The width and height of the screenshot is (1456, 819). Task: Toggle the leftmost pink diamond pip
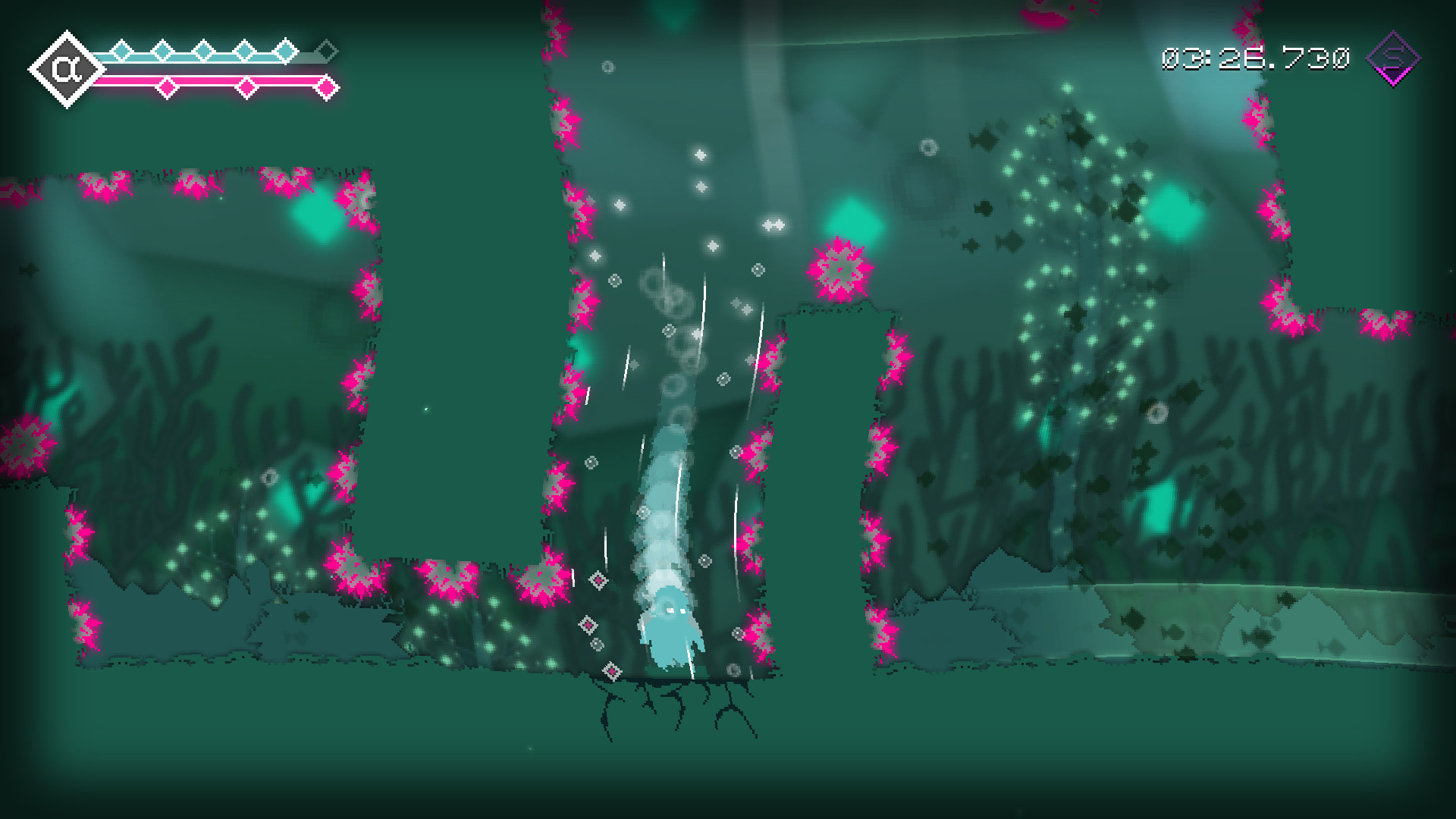[167, 86]
